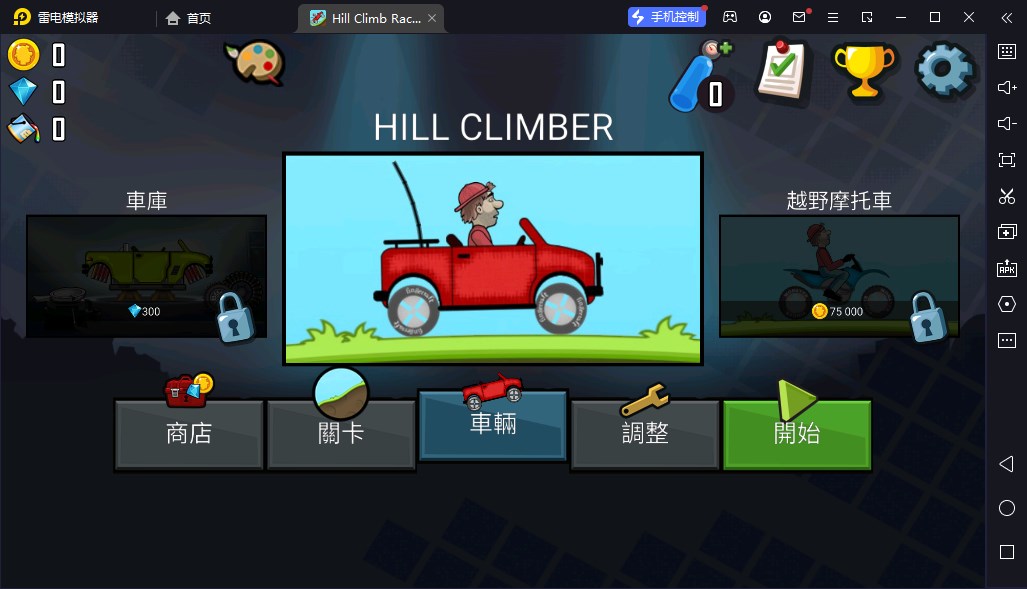Open the 商店 shop menu
1027x589 pixels.
[x=189, y=434]
